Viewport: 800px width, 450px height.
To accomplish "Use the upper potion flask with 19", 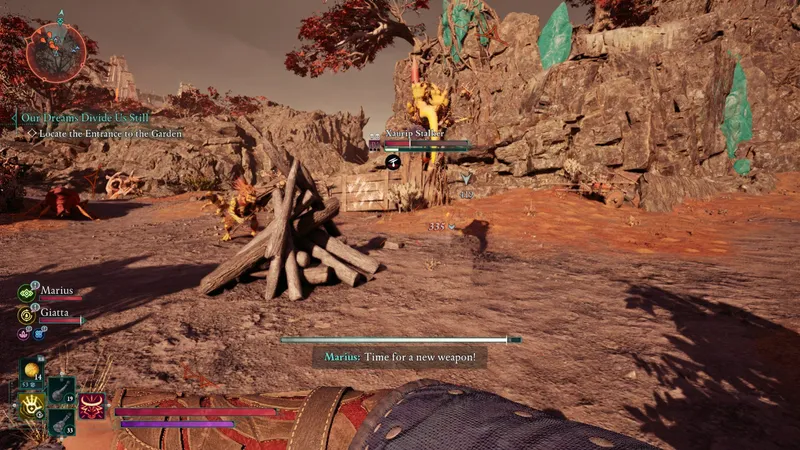I will click(x=60, y=389).
